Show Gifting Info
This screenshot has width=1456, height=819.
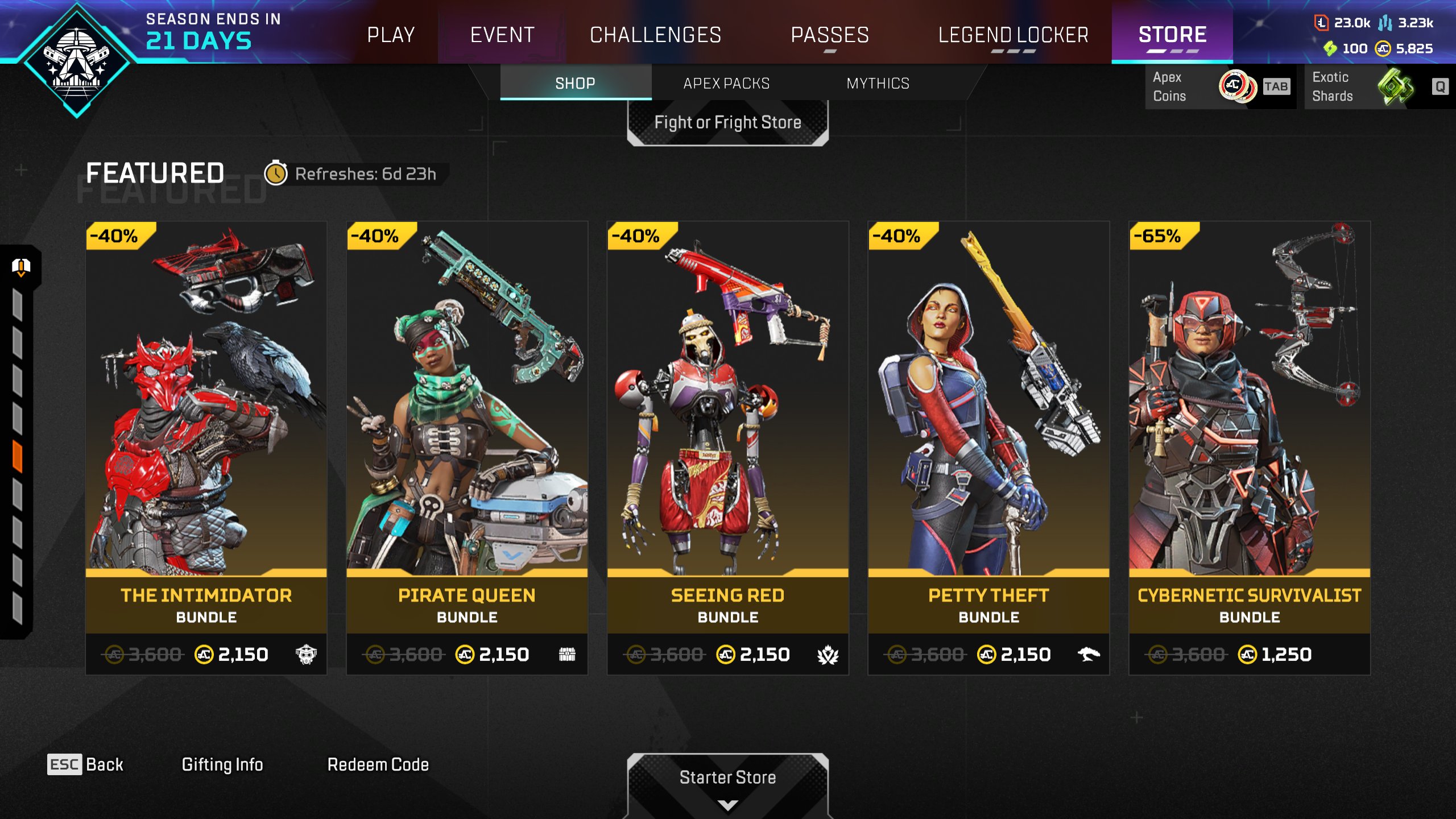click(x=222, y=764)
